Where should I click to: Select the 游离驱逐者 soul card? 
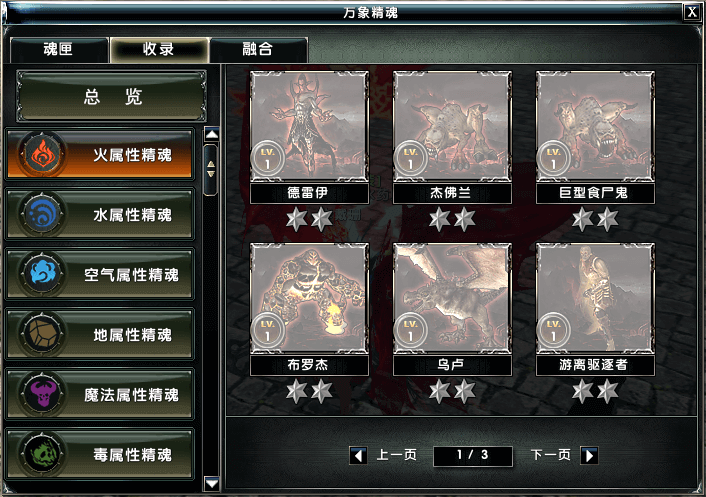coord(595,299)
